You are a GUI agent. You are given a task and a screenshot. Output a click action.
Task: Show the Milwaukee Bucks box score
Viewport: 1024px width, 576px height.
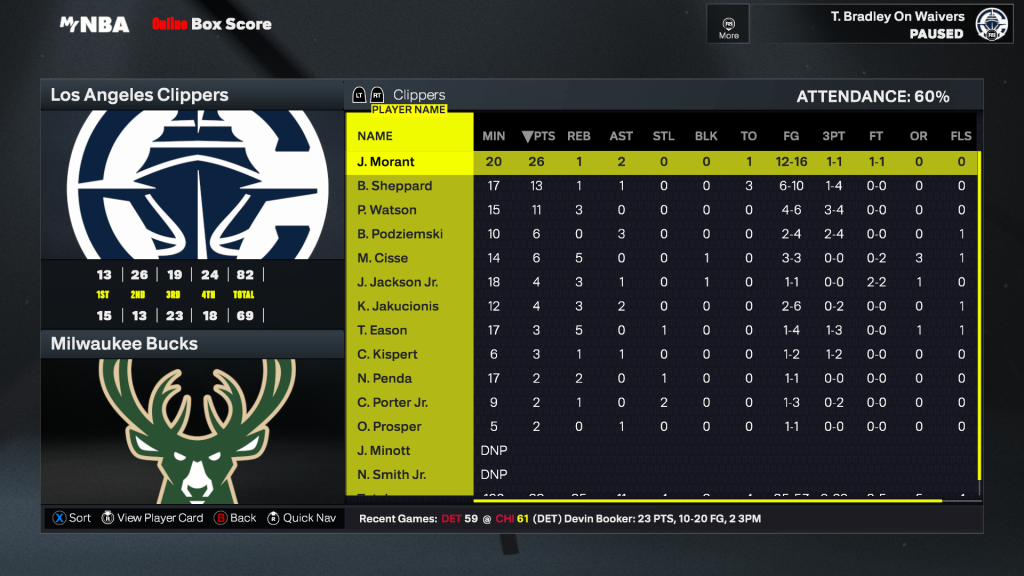(190, 343)
